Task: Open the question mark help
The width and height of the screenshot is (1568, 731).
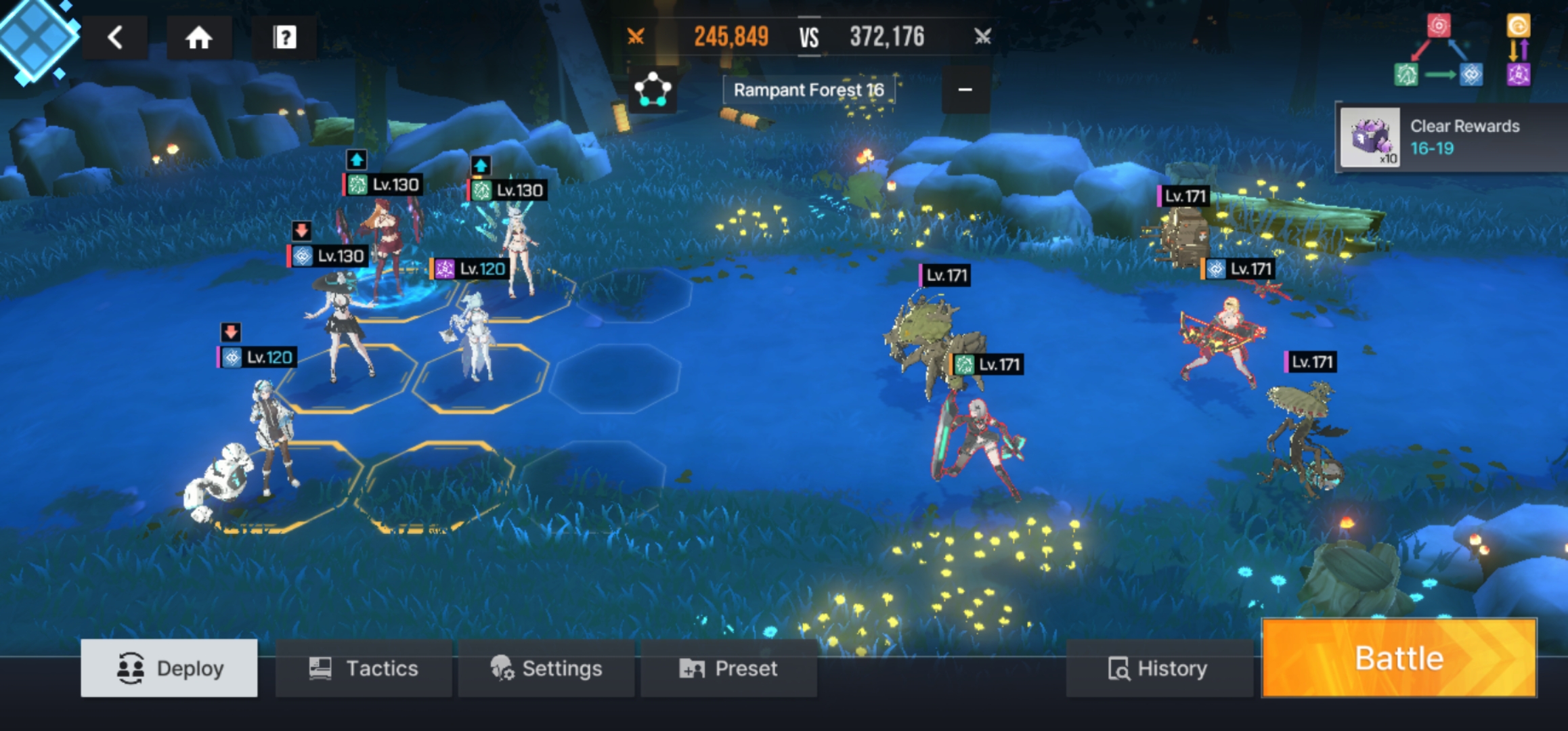Action: 285,37
